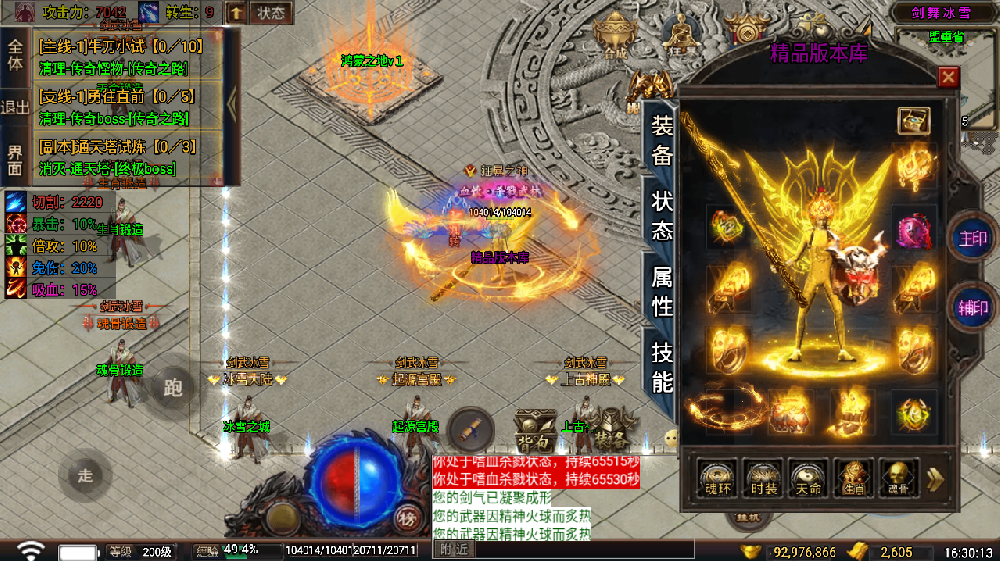Open the 魂环 soul ring category

click(x=716, y=479)
